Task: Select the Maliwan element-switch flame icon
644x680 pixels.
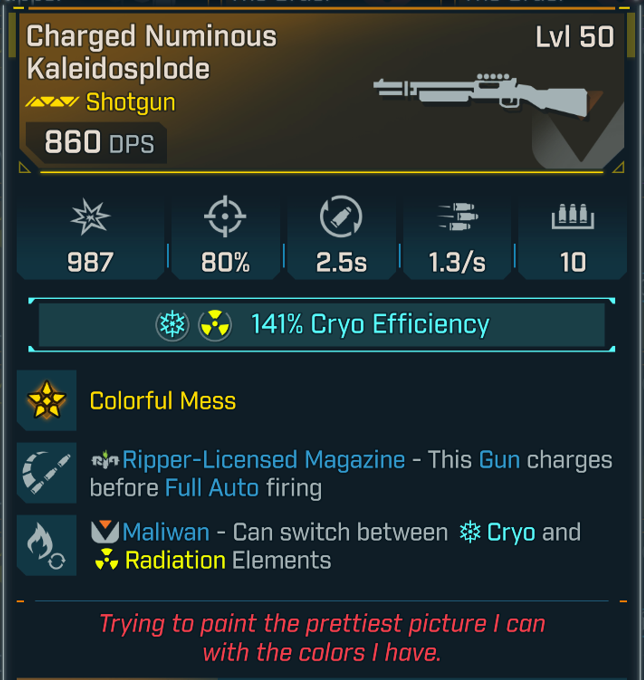Action: tap(46, 545)
